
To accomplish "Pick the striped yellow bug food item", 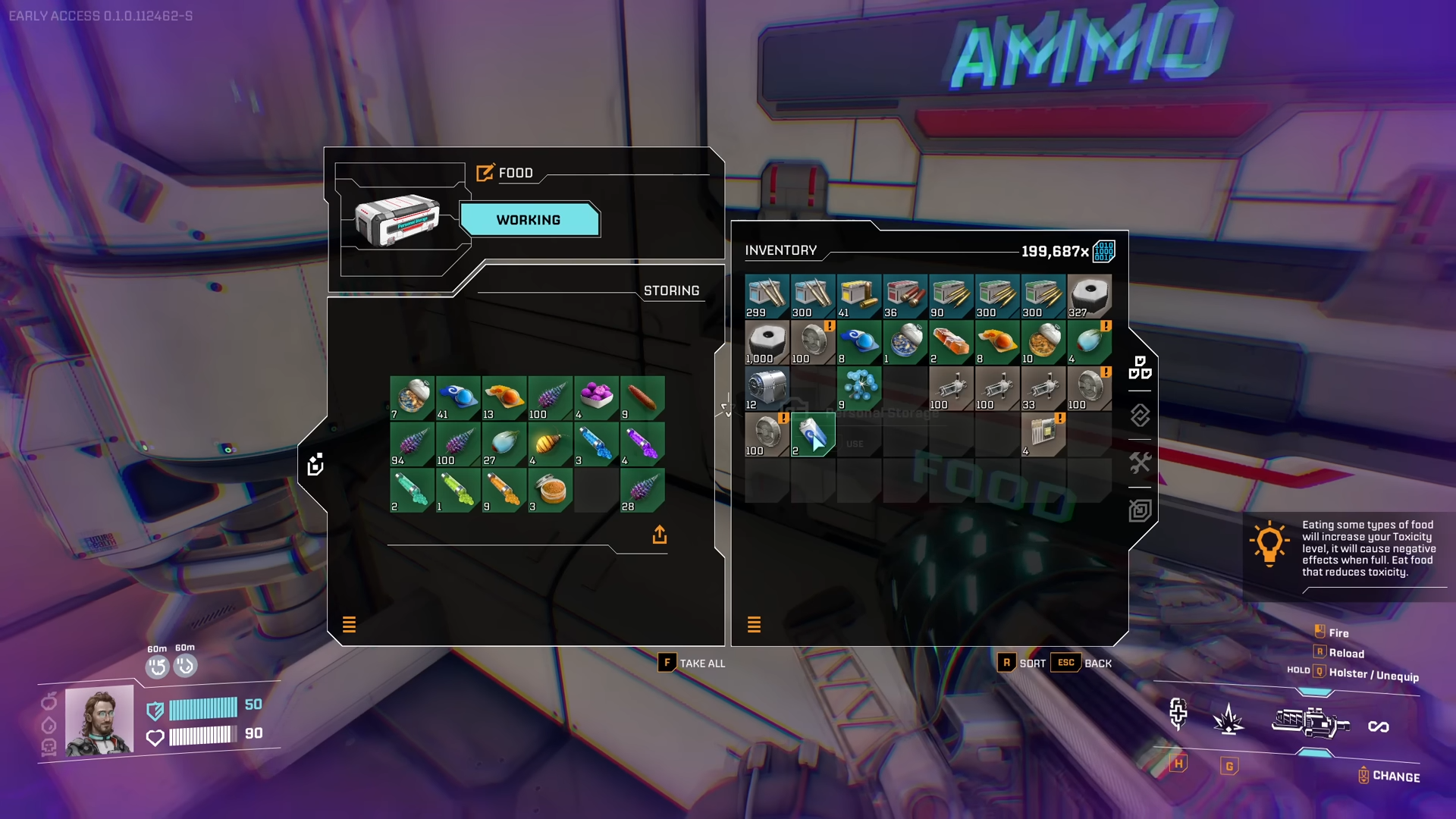I will coord(550,444).
